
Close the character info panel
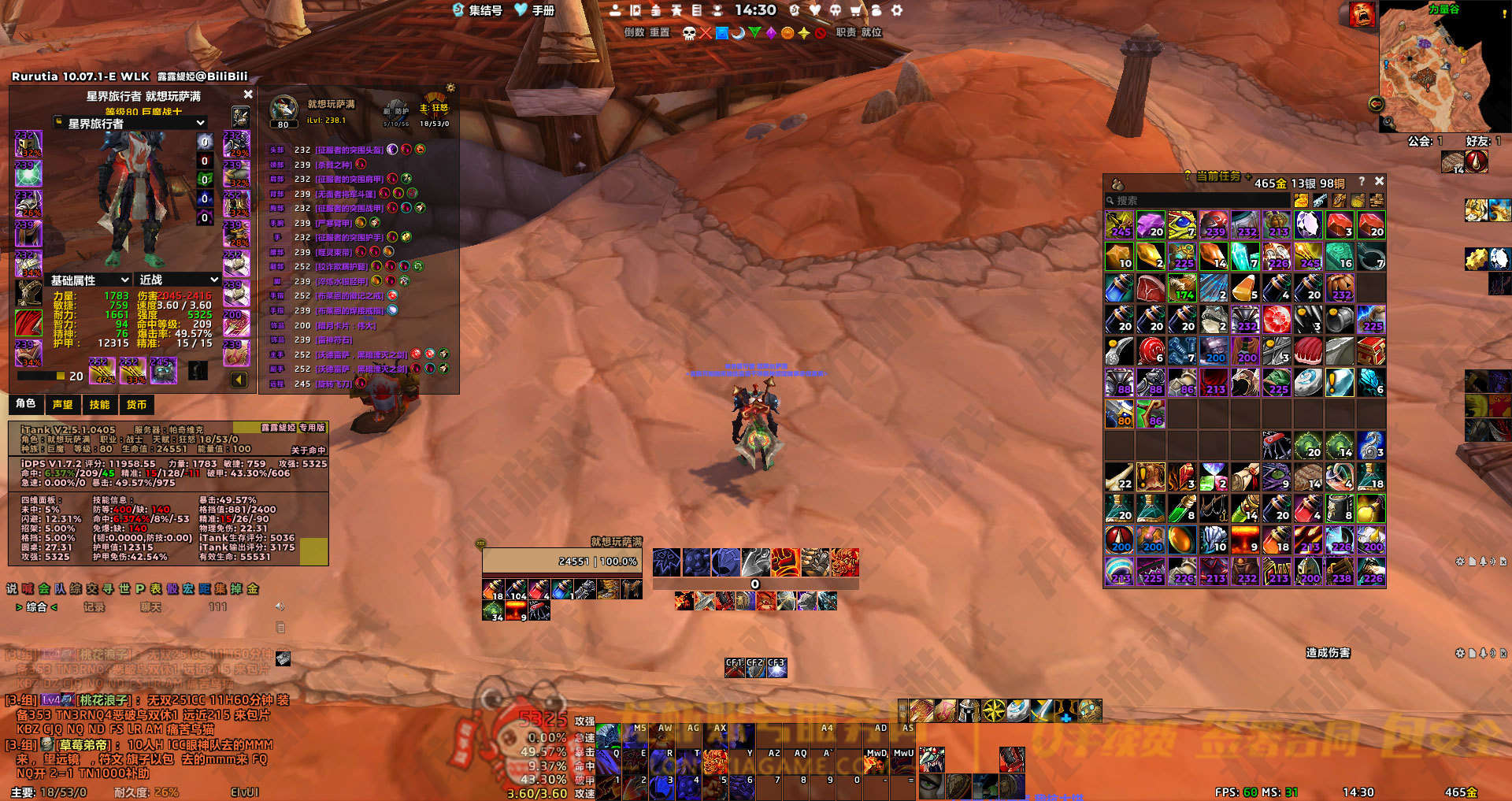point(248,95)
